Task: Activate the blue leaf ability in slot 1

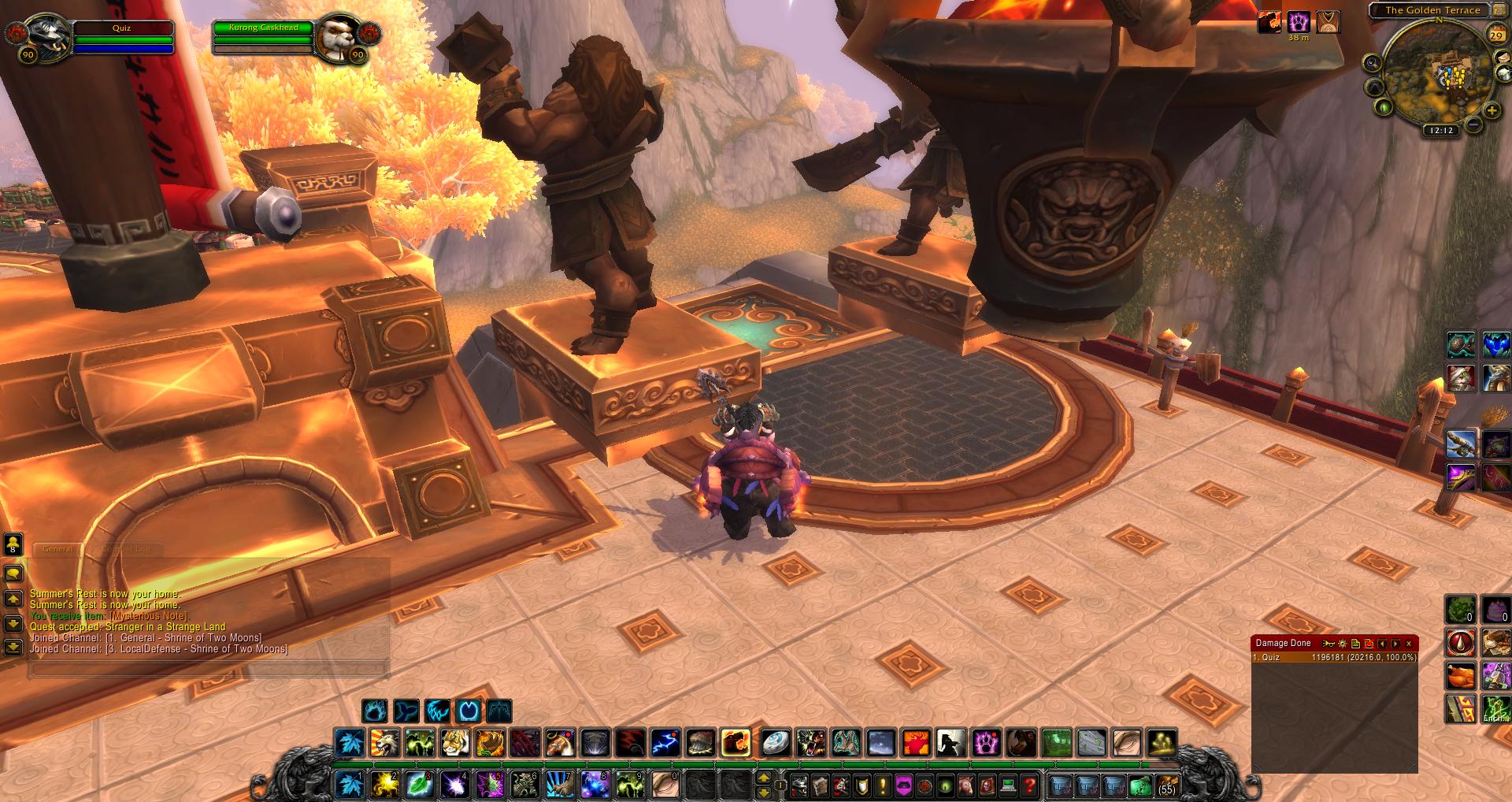Action: click(349, 785)
